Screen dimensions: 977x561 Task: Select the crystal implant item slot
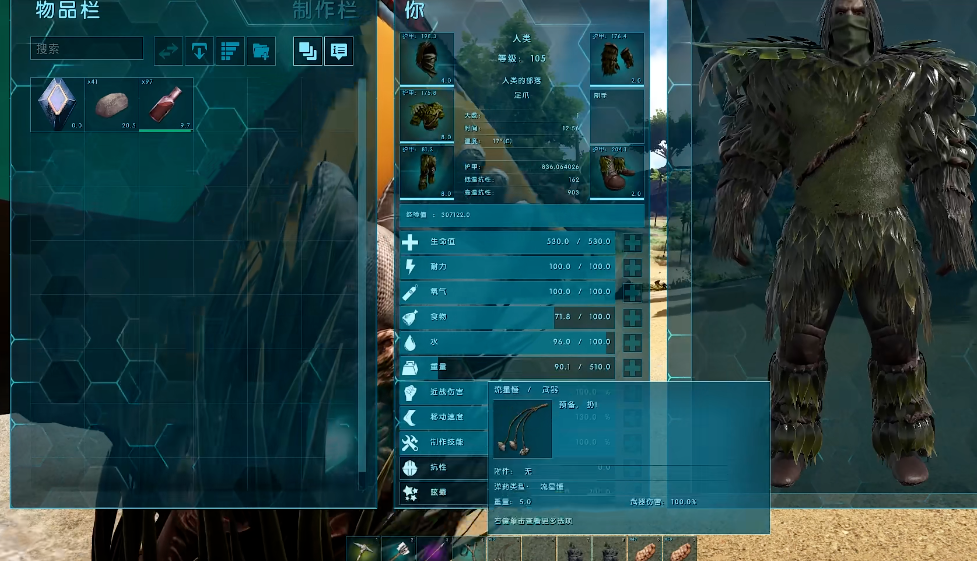point(57,104)
